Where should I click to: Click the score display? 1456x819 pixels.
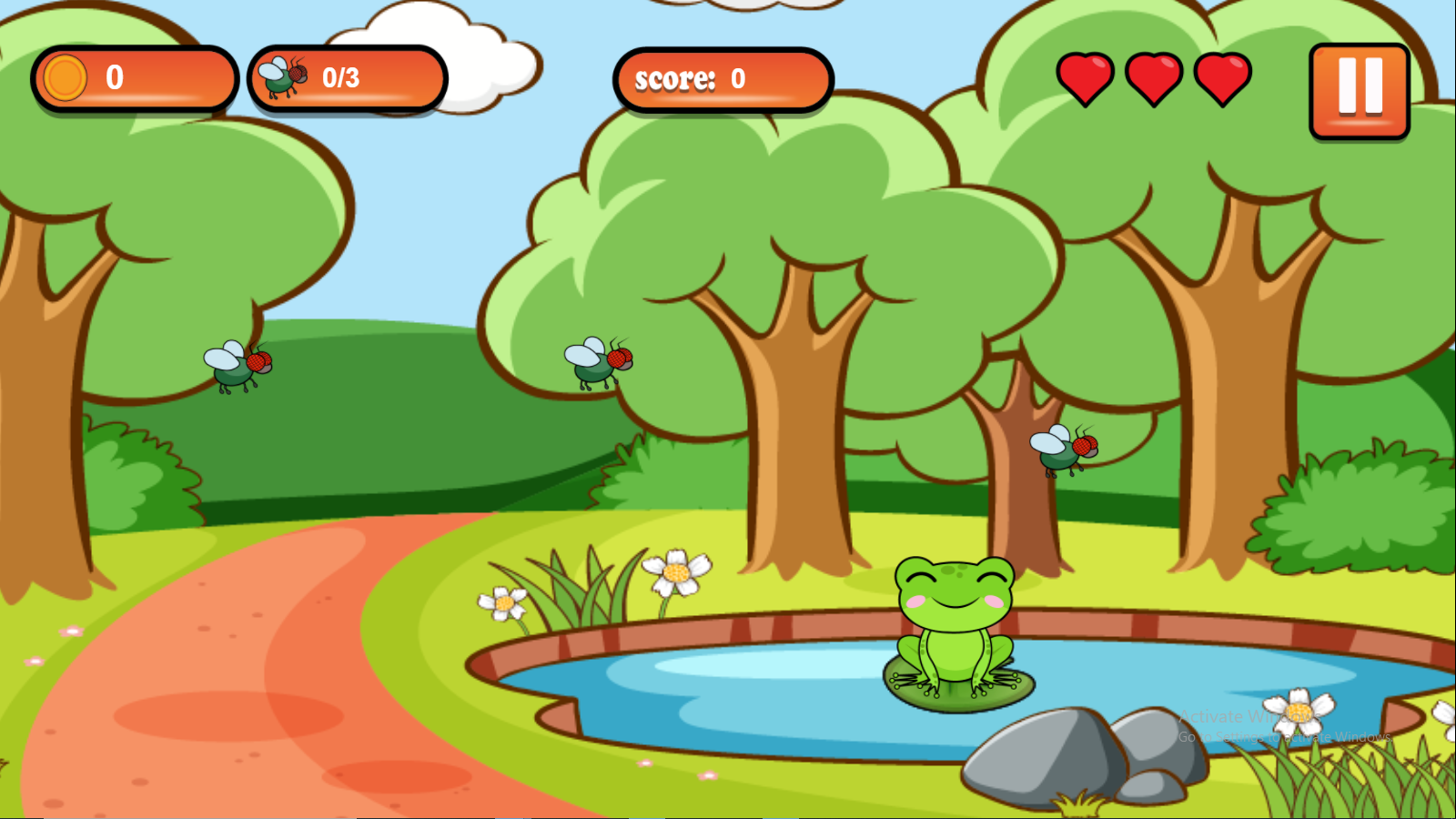click(722, 81)
